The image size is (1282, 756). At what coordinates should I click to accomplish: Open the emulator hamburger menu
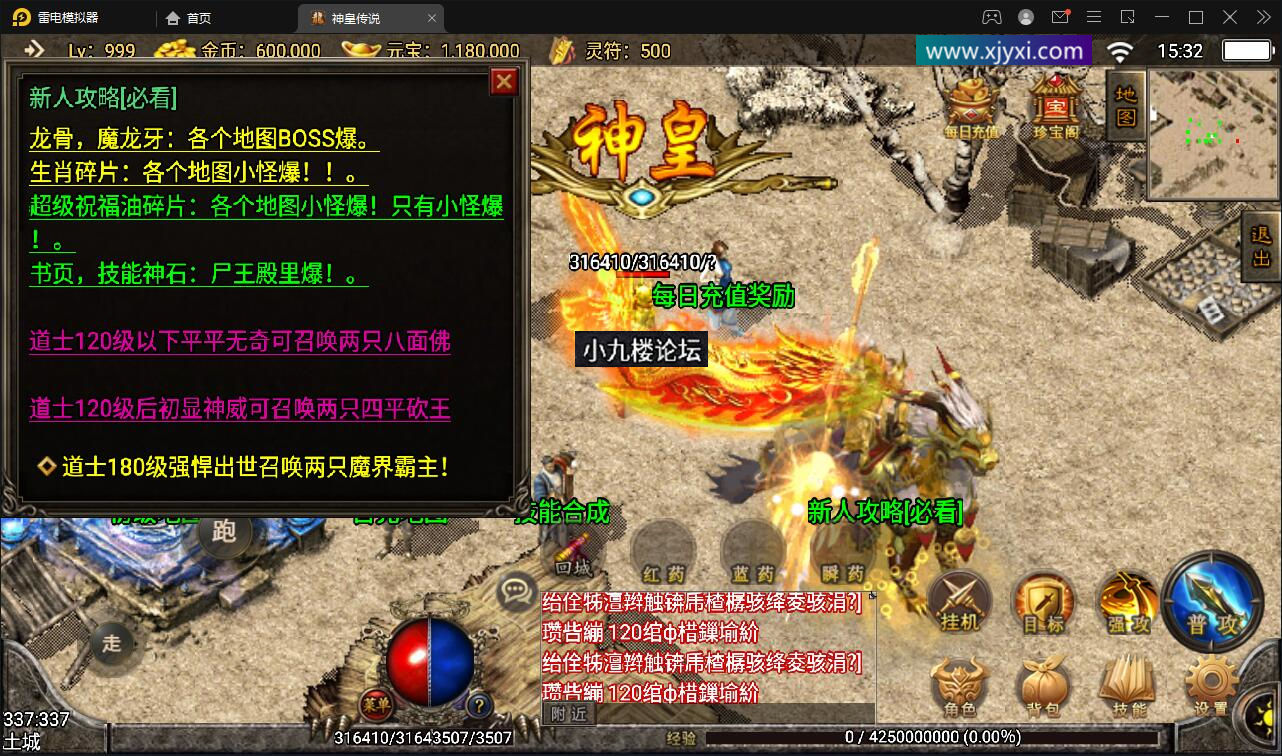point(1093,17)
